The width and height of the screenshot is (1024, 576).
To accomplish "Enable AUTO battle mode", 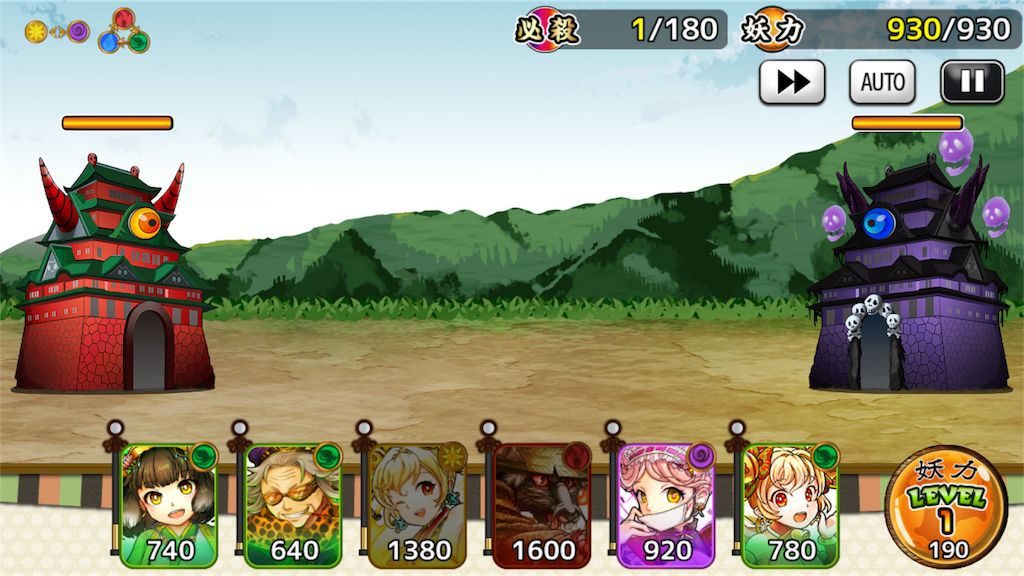I will pyautogui.click(x=882, y=82).
